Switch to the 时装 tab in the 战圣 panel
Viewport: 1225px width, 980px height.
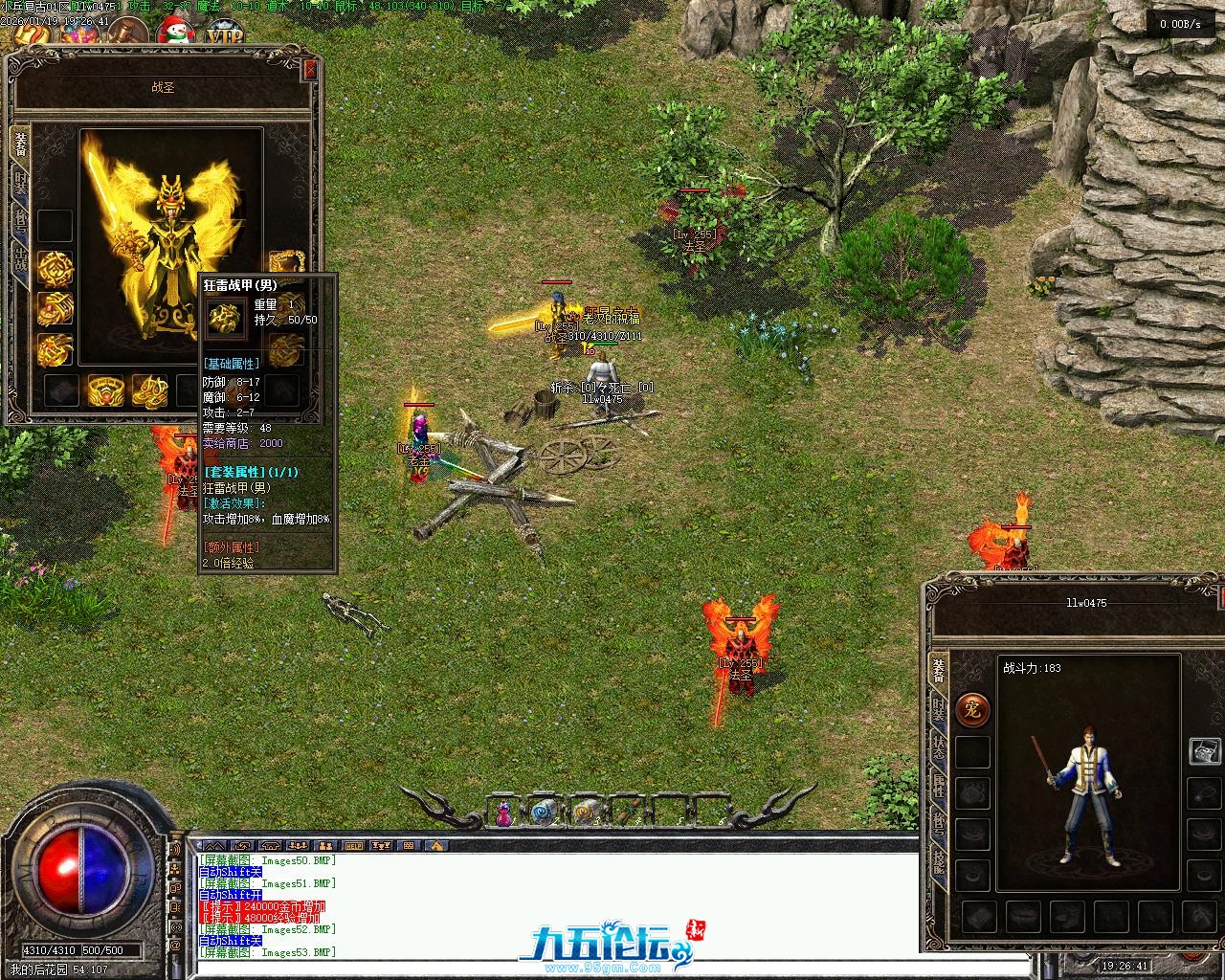click(x=20, y=181)
